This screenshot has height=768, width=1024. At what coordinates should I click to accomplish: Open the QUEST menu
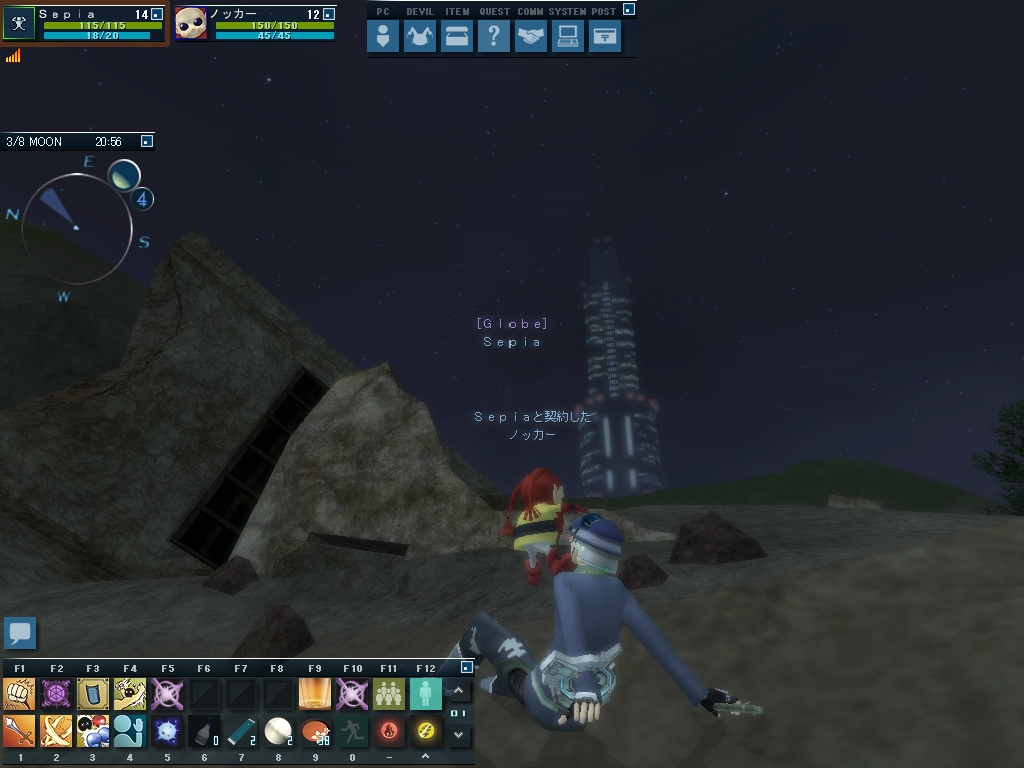494,38
